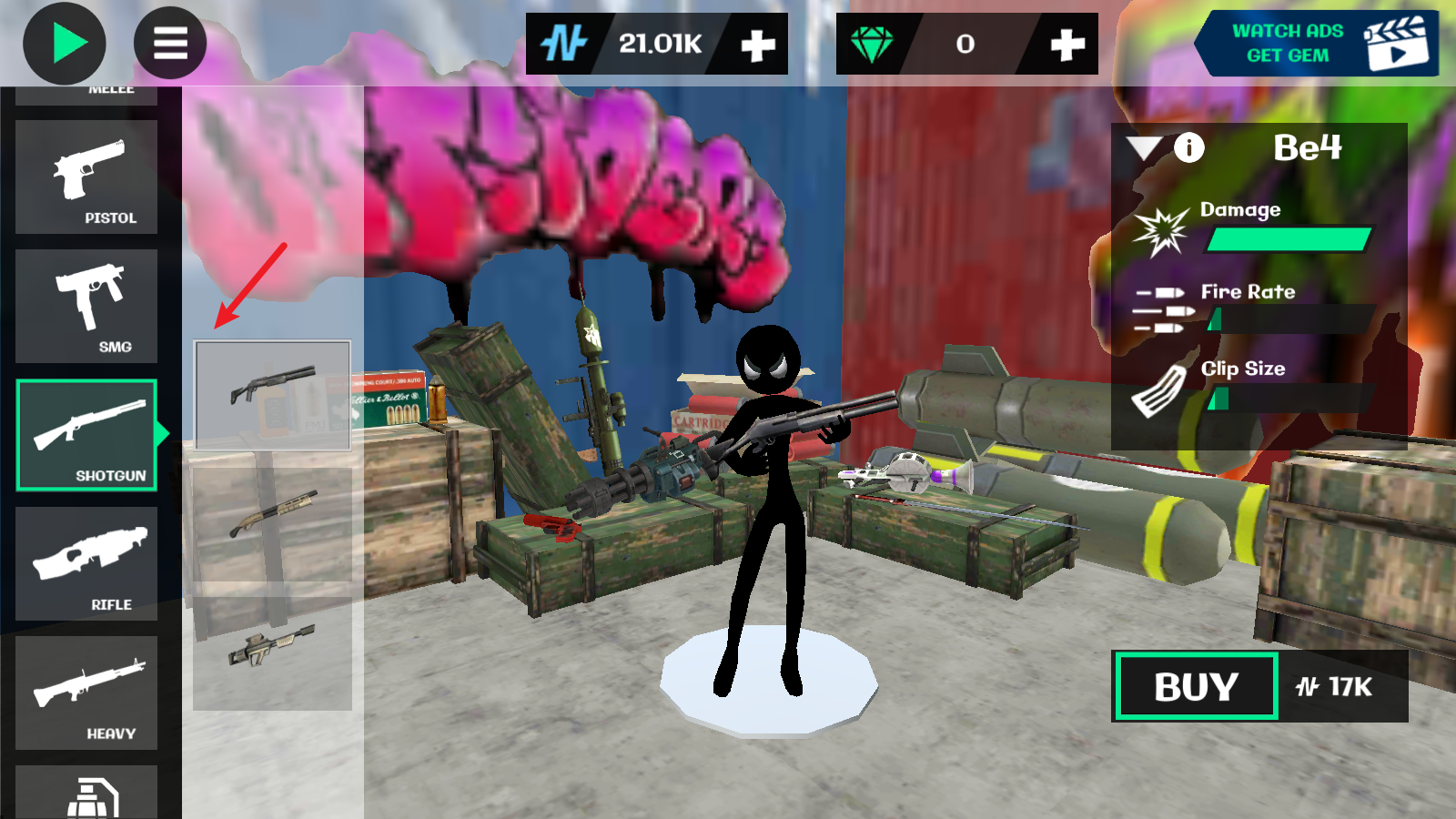1456x819 pixels.
Task: Add gems with the plus button
Action: pos(1067,45)
